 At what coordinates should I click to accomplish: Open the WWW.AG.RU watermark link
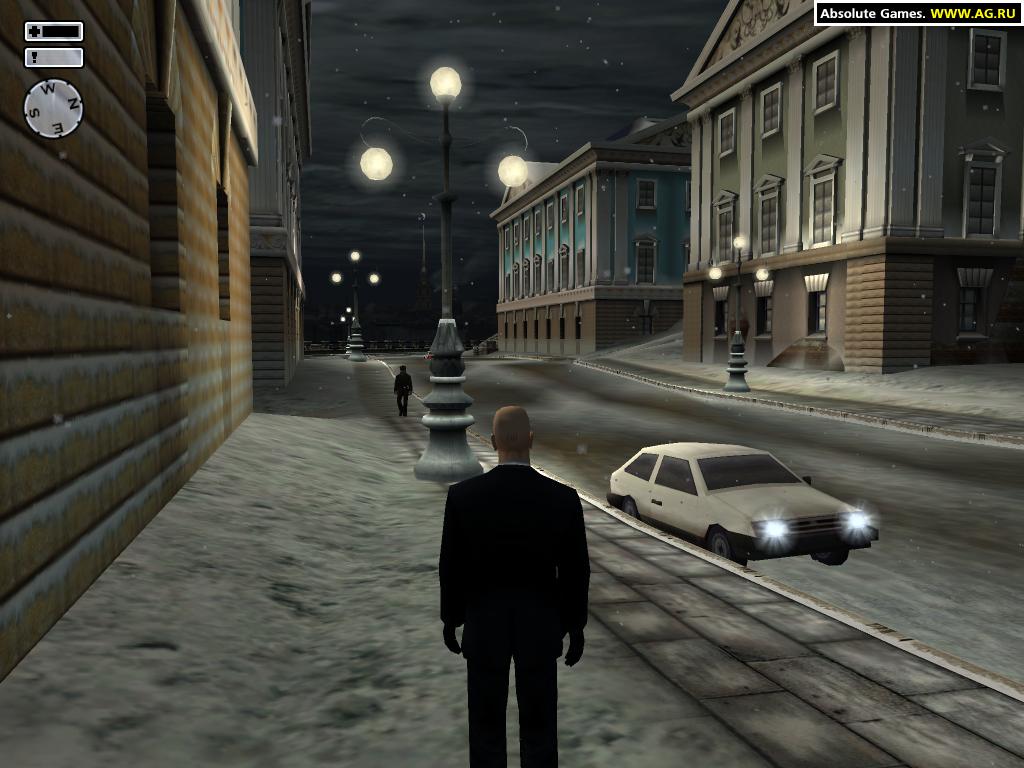pyautogui.click(x=973, y=13)
